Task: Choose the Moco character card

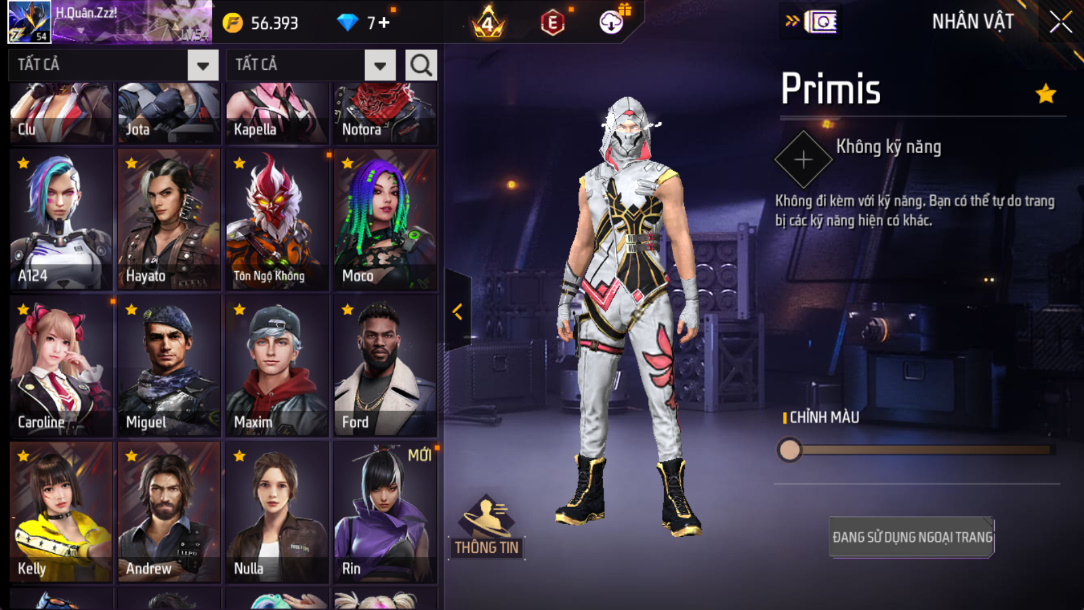Action: pos(385,220)
